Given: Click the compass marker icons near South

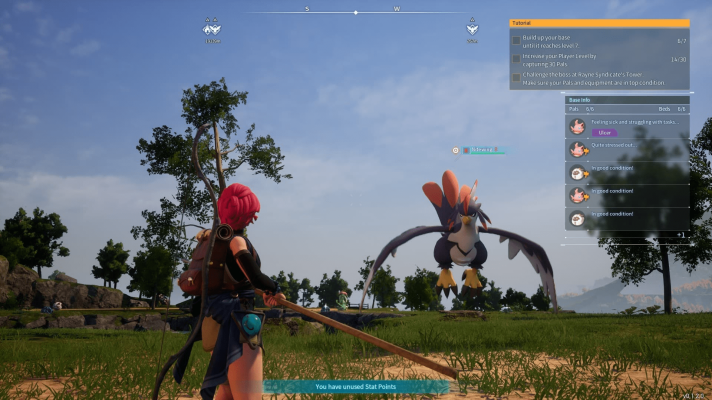Looking at the screenshot, I should coord(213,29).
